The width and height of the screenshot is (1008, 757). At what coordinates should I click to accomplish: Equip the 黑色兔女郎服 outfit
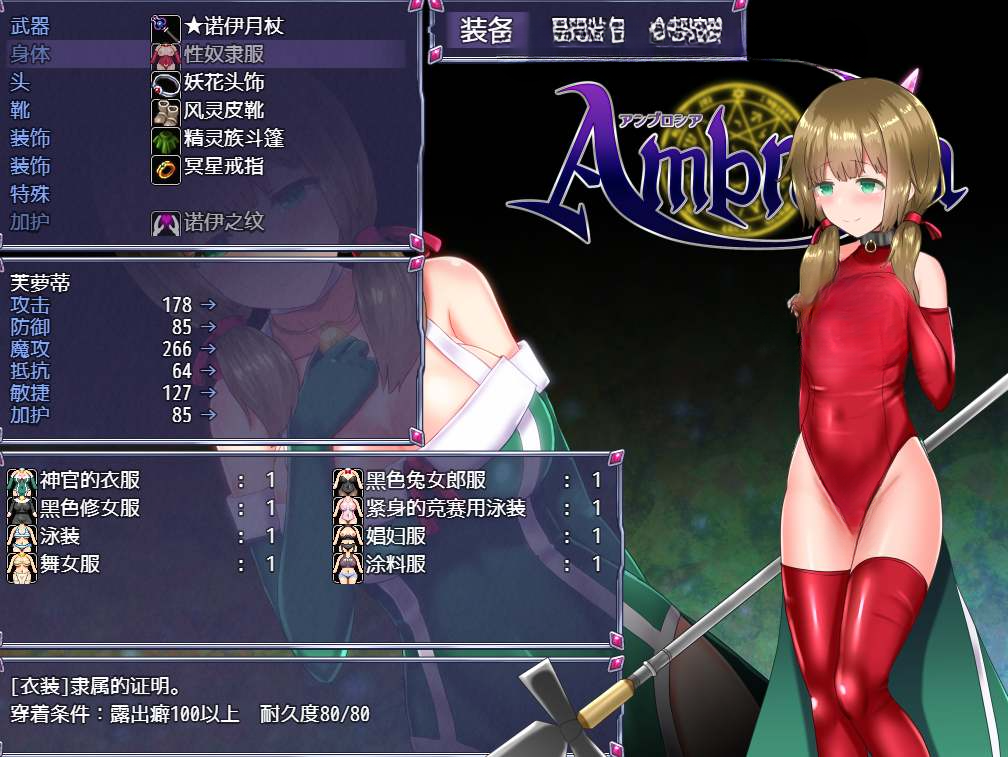[466, 480]
